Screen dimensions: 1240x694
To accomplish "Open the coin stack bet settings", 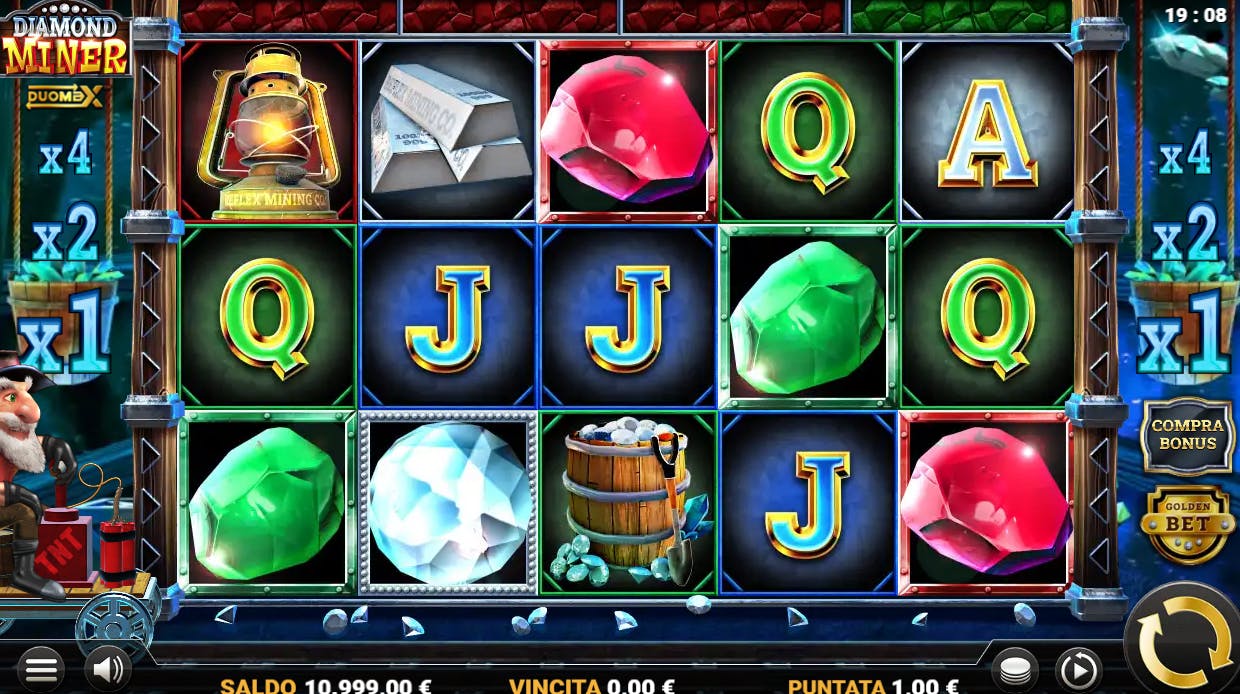I will pyautogui.click(x=1013, y=669).
